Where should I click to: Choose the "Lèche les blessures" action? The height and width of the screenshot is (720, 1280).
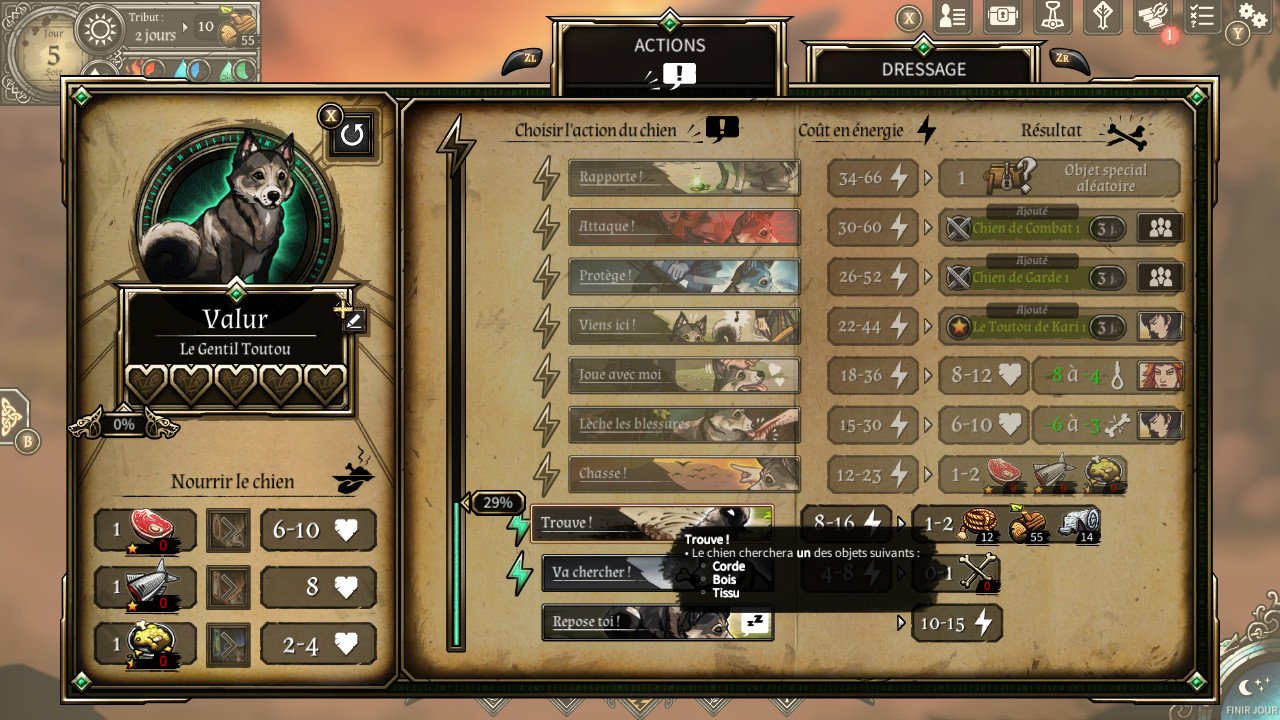684,424
